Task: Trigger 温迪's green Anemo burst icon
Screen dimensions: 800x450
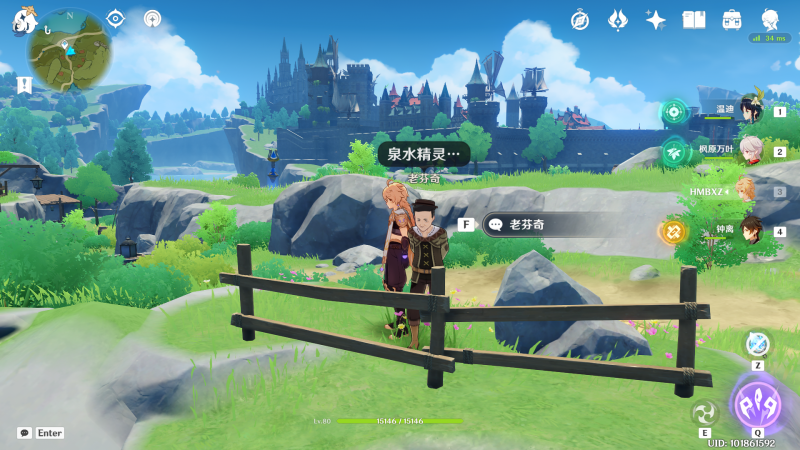Action: pyautogui.click(x=674, y=111)
